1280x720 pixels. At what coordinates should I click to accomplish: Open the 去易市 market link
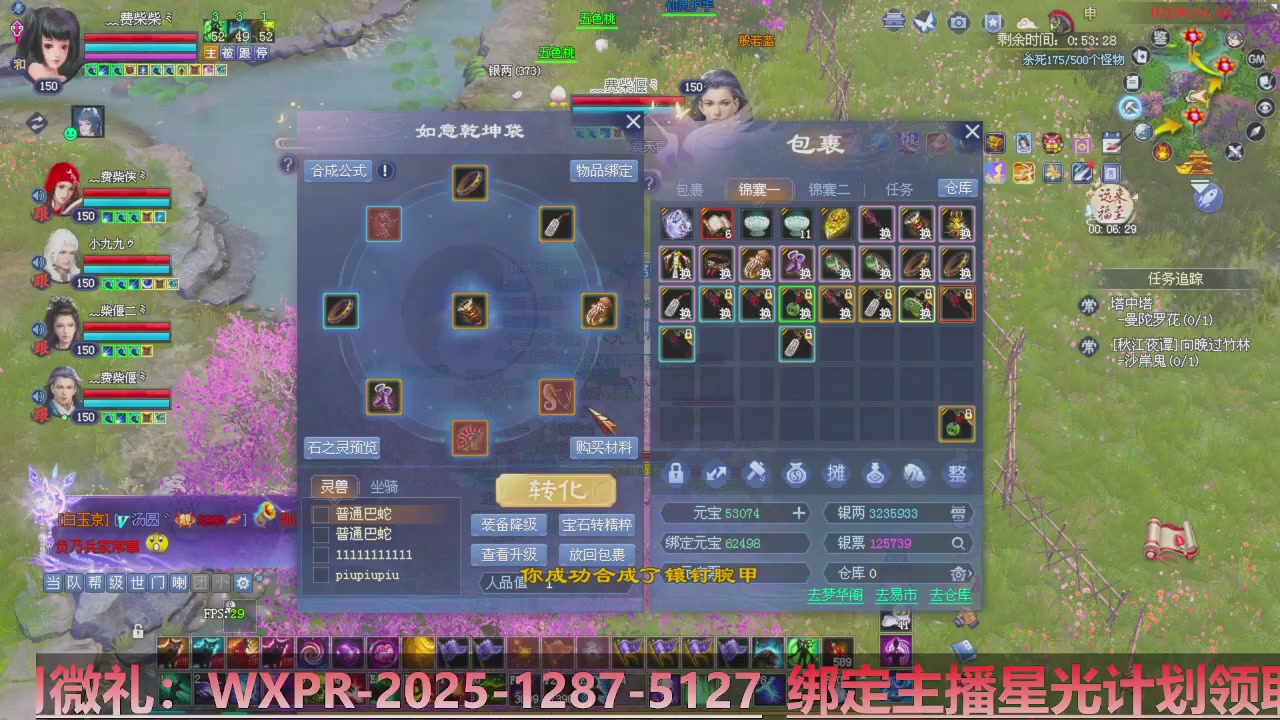pyautogui.click(x=895, y=595)
